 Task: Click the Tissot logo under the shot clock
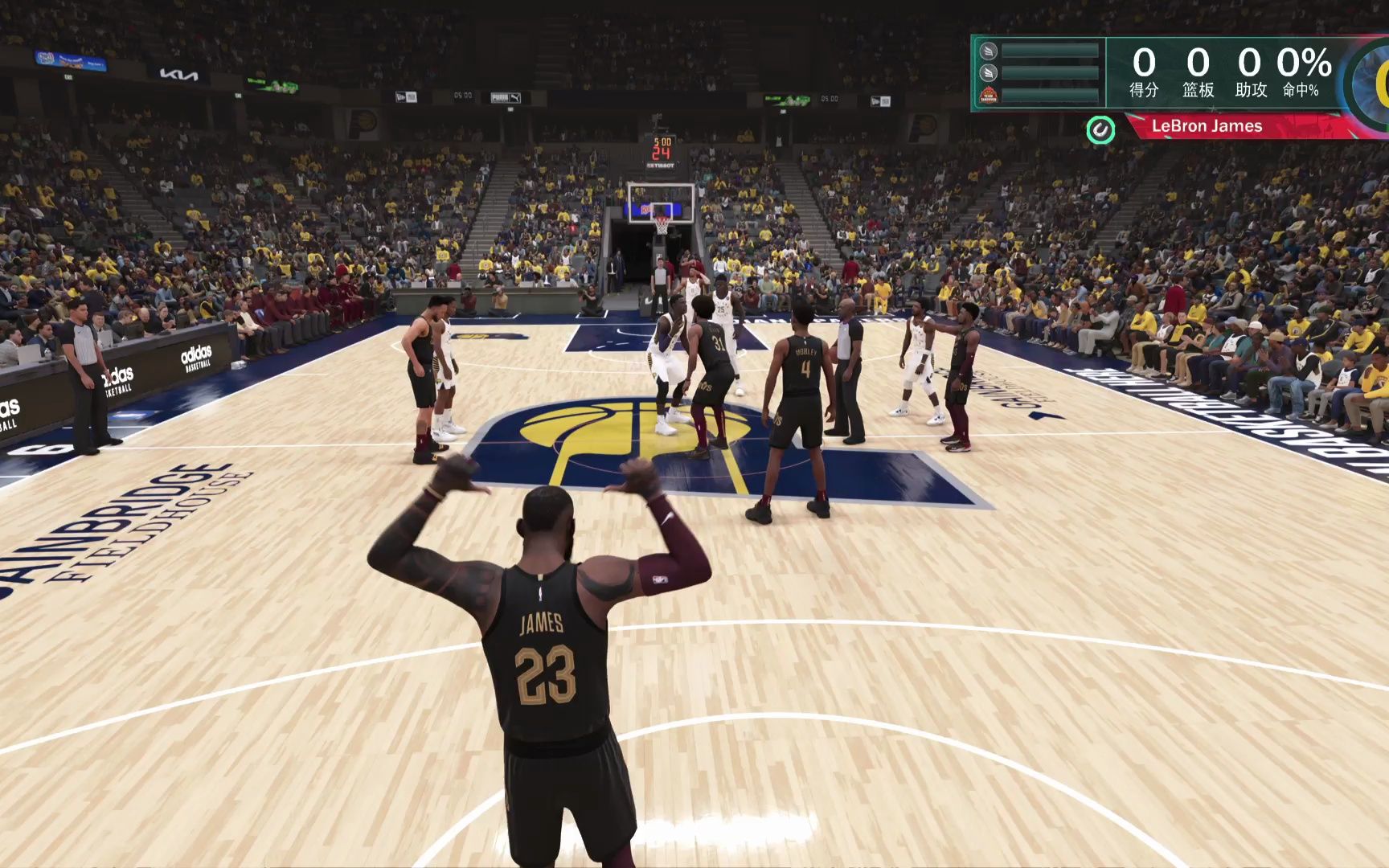coord(659,165)
